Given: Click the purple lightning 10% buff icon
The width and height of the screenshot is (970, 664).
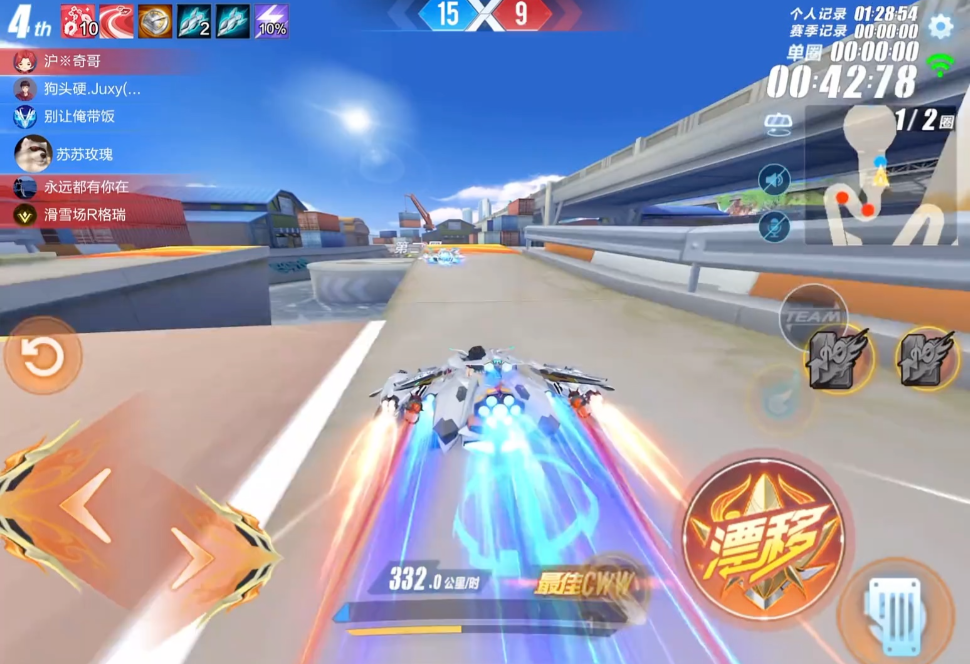Looking at the screenshot, I should (x=272, y=21).
